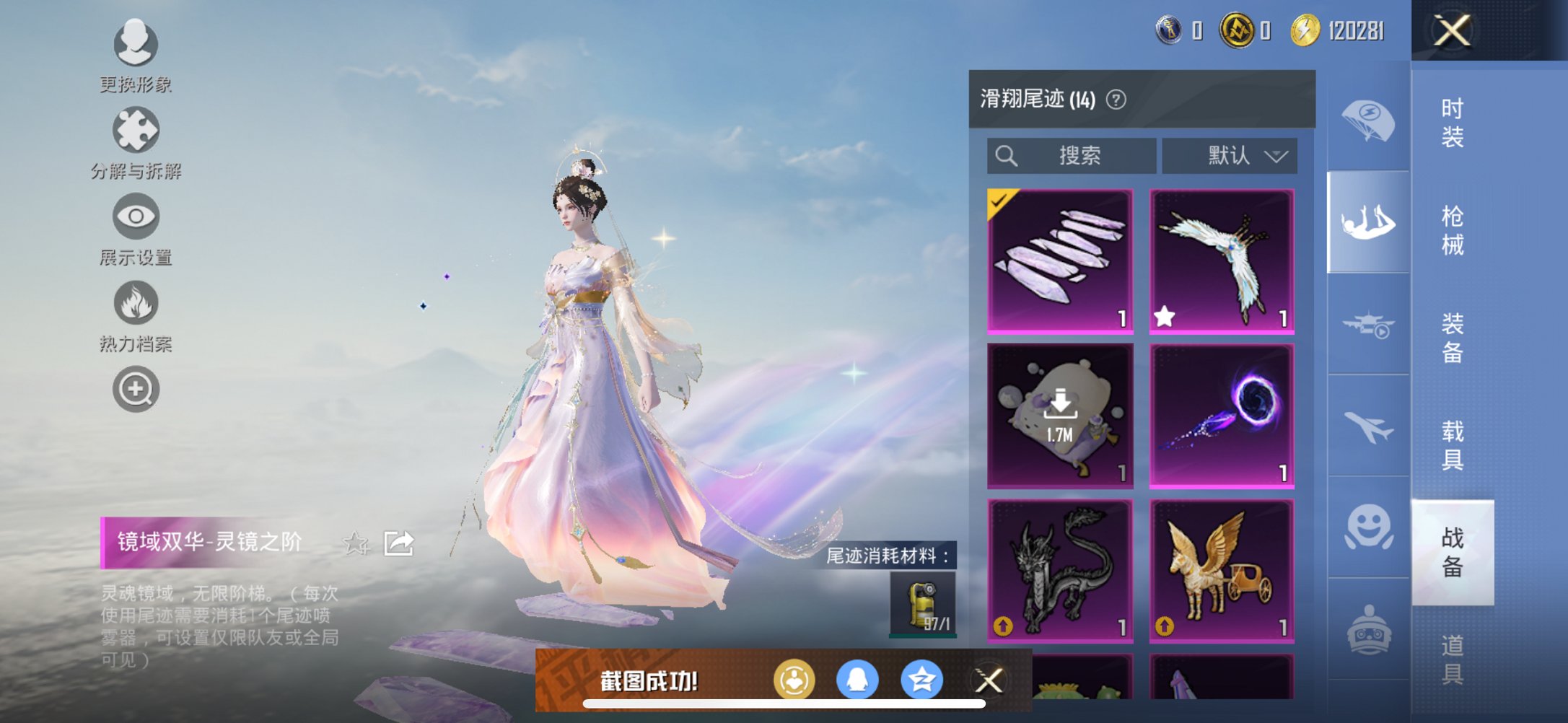Click the magnifier zoom-in icon on left sidebar
The width and height of the screenshot is (1568, 723).
[136, 388]
